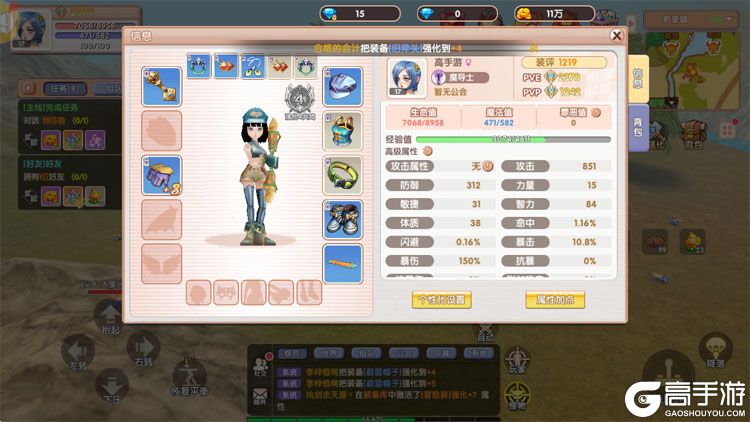Select the purple +3 gloves slot
The height and width of the screenshot is (422, 750).
pyautogui.click(x=161, y=175)
